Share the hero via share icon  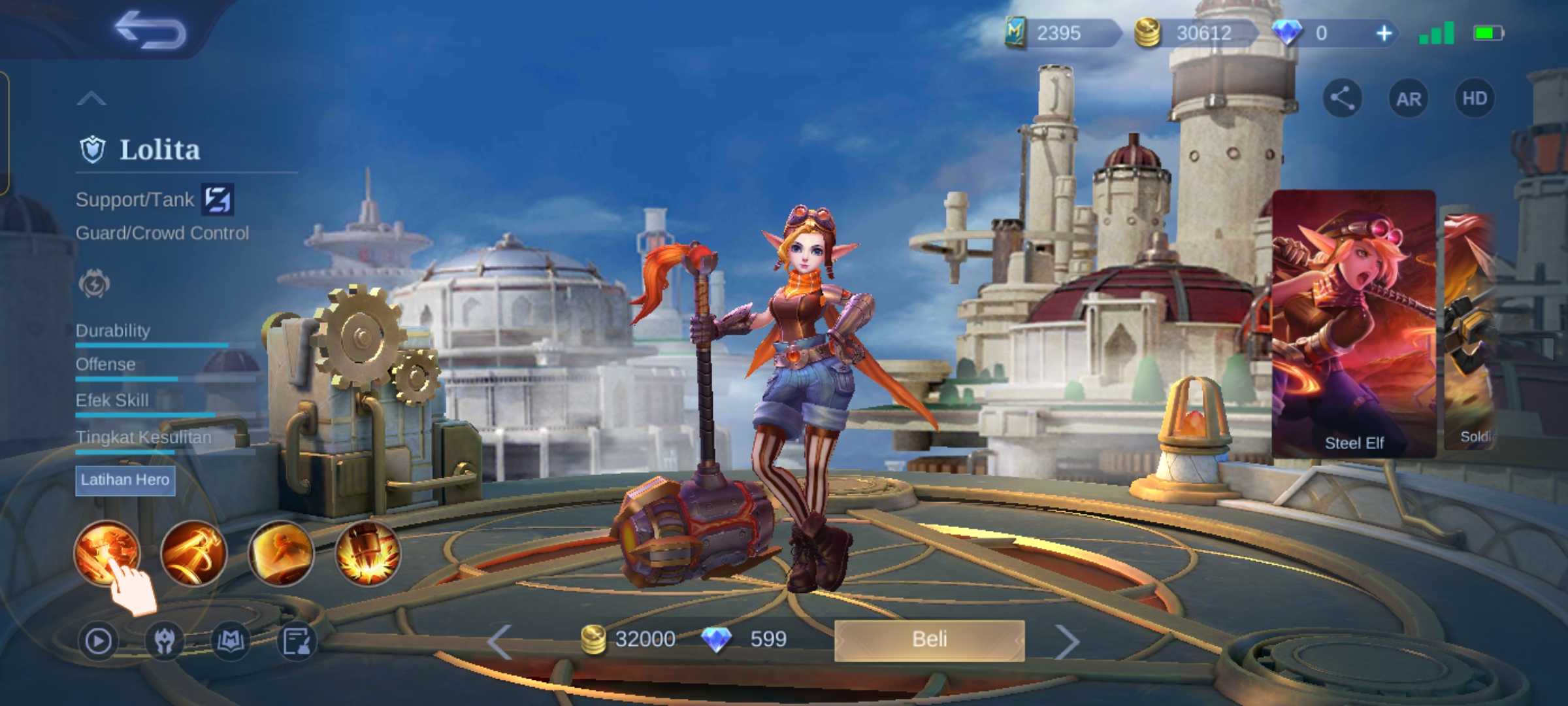pyautogui.click(x=1342, y=99)
